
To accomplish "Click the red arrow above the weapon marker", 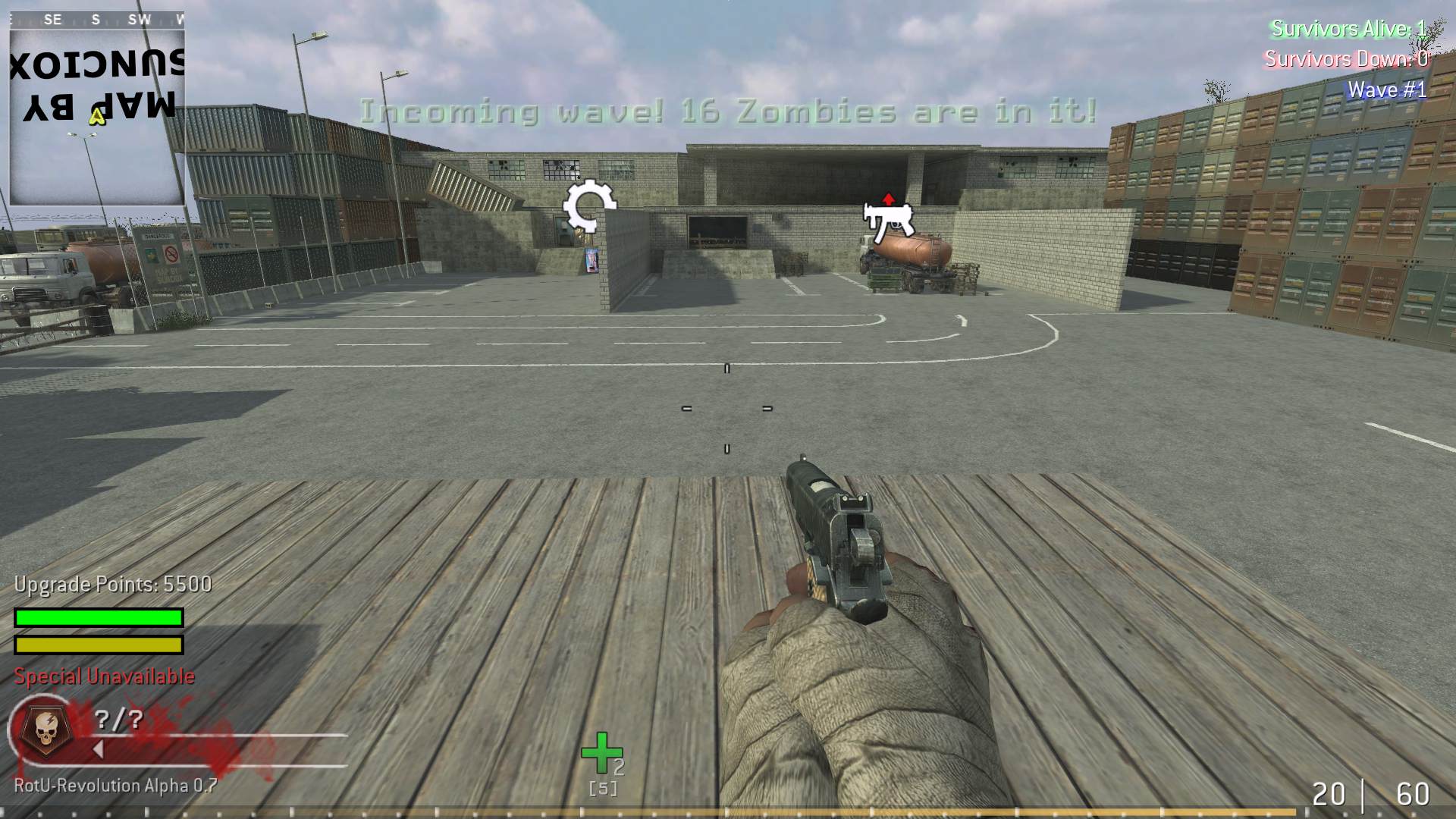I will pyautogui.click(x=887, y=199).
